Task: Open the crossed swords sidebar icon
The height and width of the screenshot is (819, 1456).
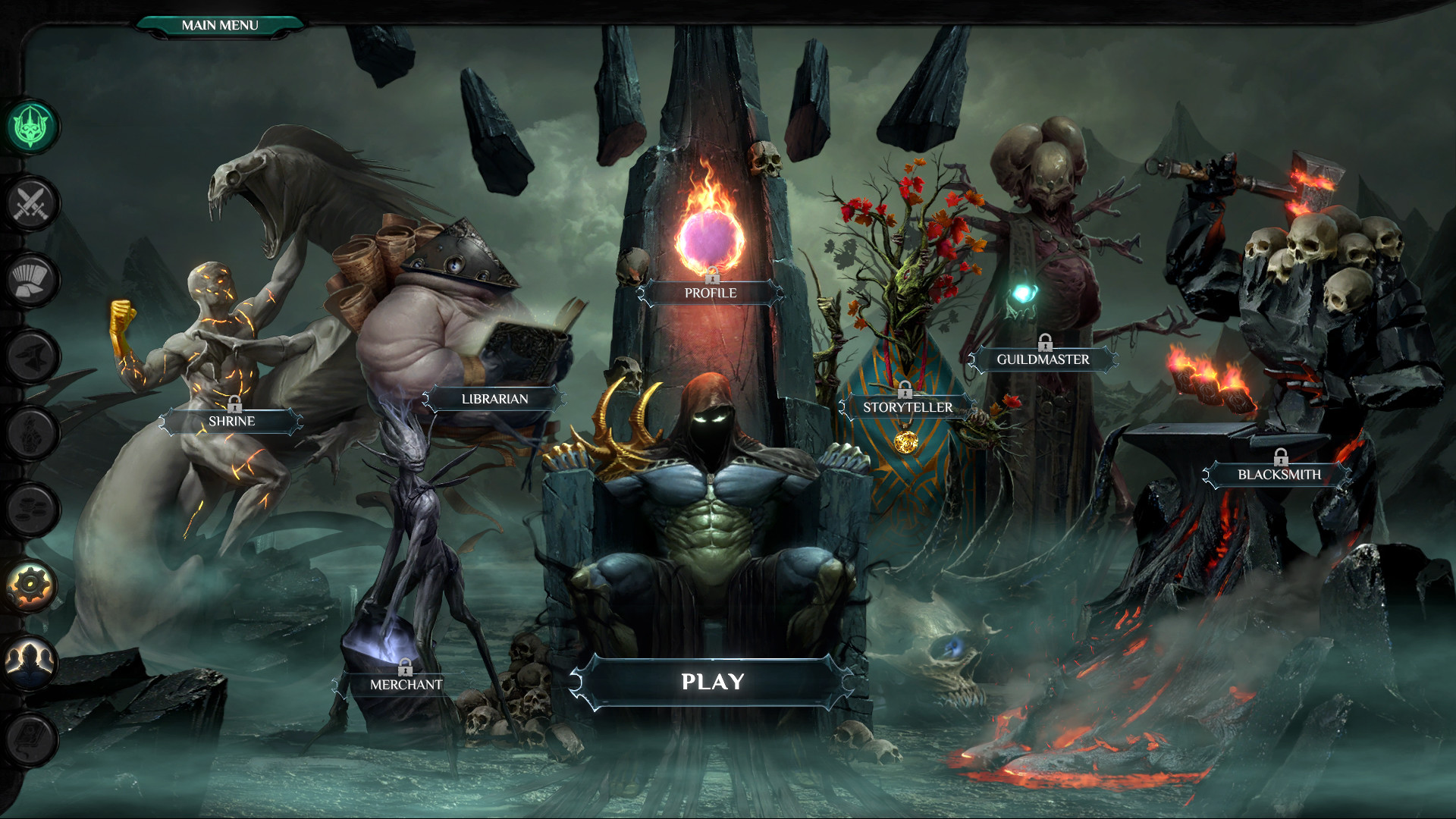Action: pyautogui.click(x=32, y=203)
